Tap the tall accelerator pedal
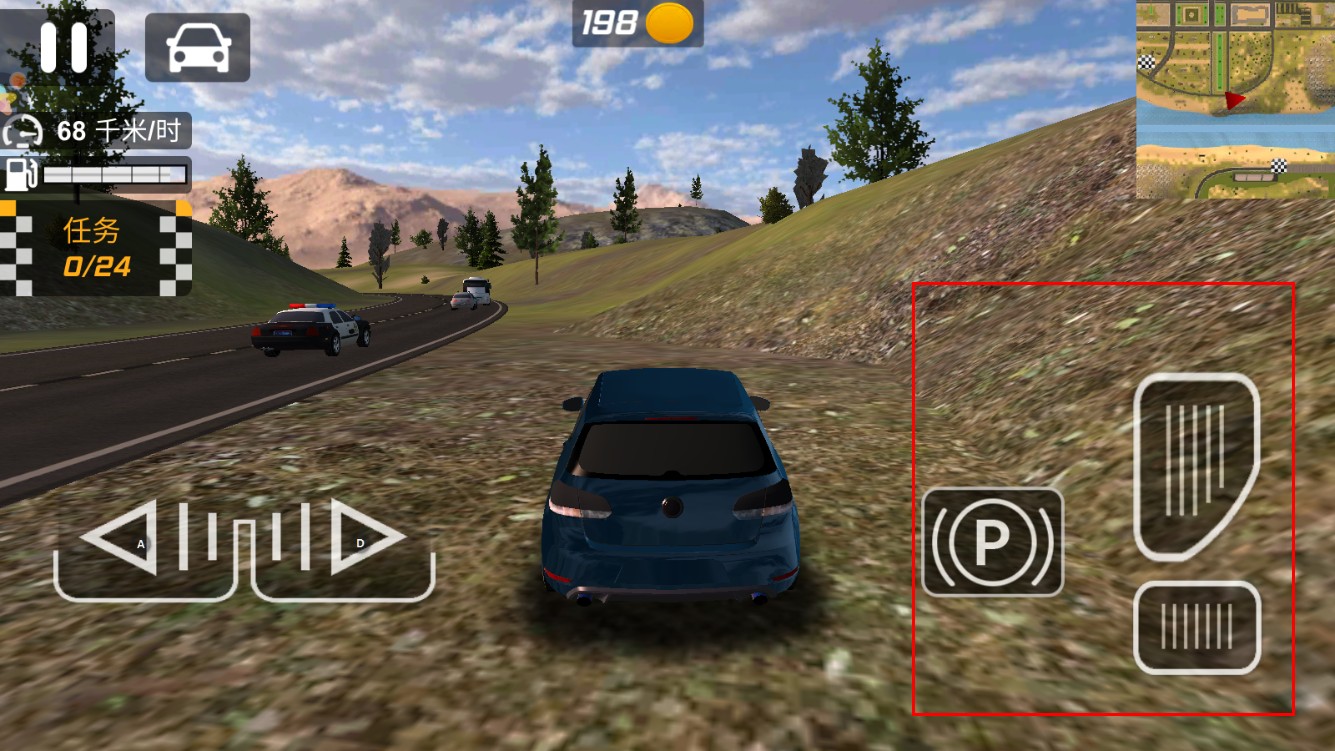This screenshot has width=1335, height=751. pyautogui.click(x=1196, y=465)
